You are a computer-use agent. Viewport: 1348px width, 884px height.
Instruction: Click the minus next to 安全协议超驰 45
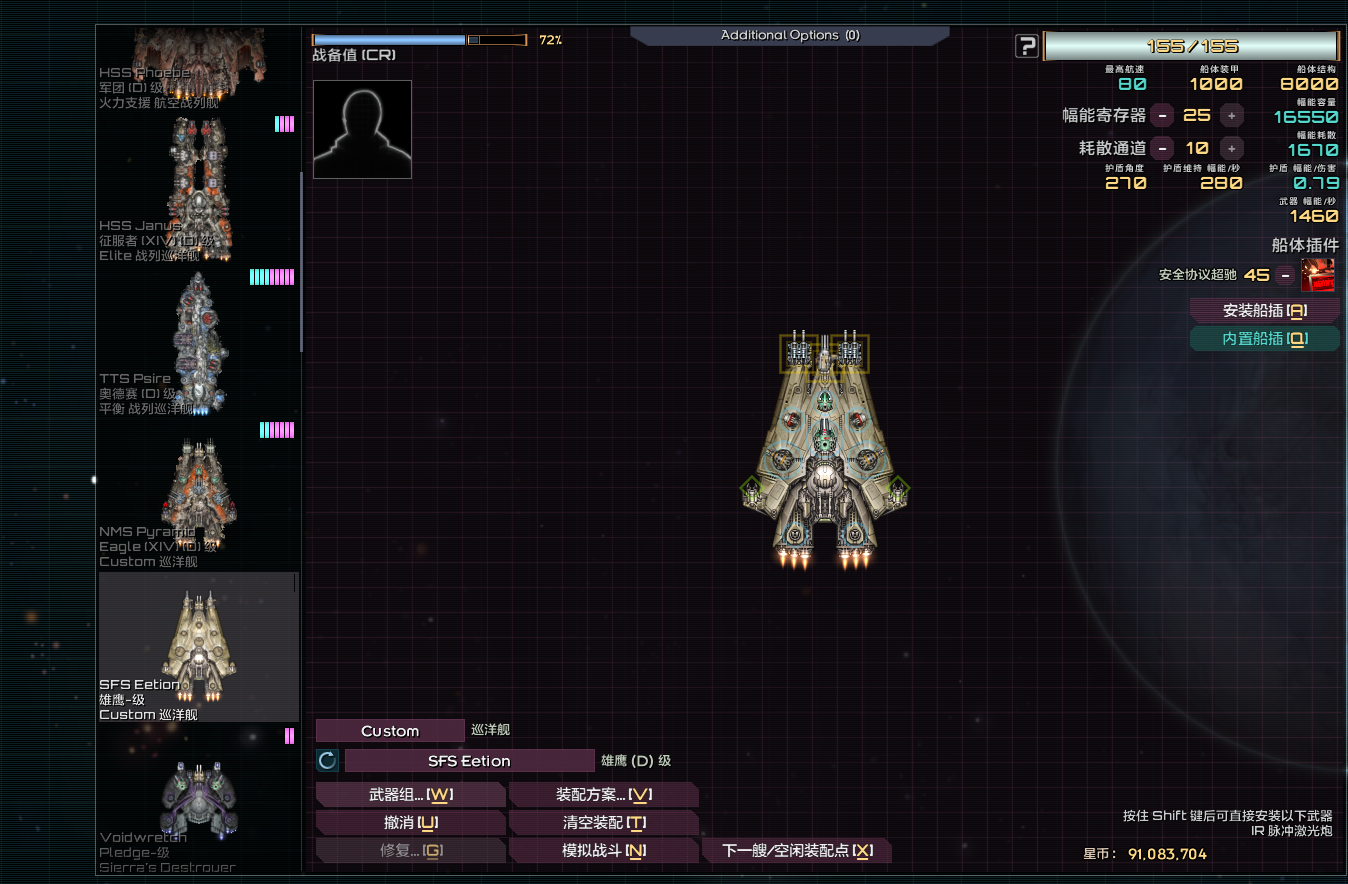pyautogui.click(x=1284, y=275)
